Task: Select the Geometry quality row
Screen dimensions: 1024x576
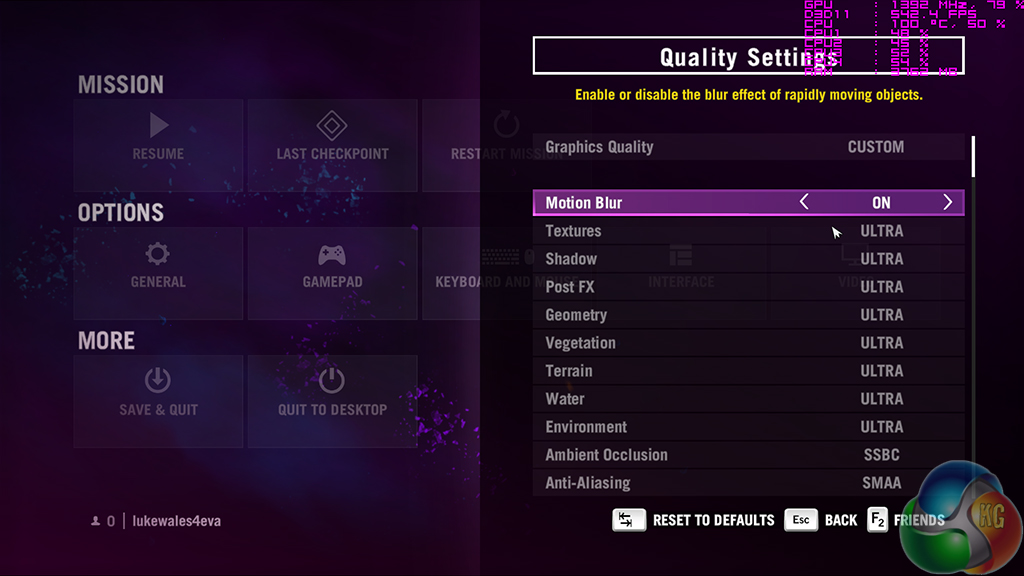Action: point(748,315)
